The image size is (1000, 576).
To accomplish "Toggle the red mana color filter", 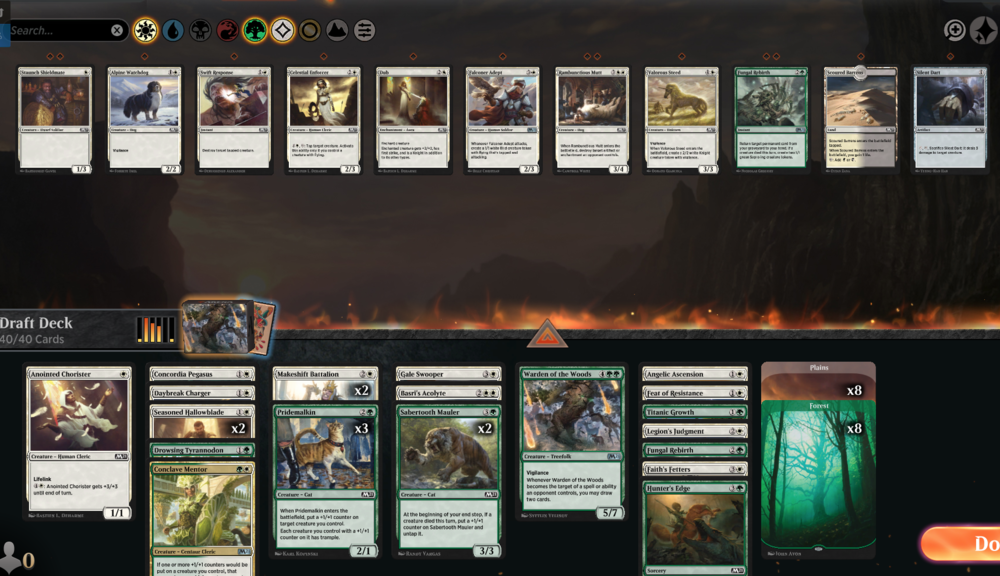I will click(227, 31).
